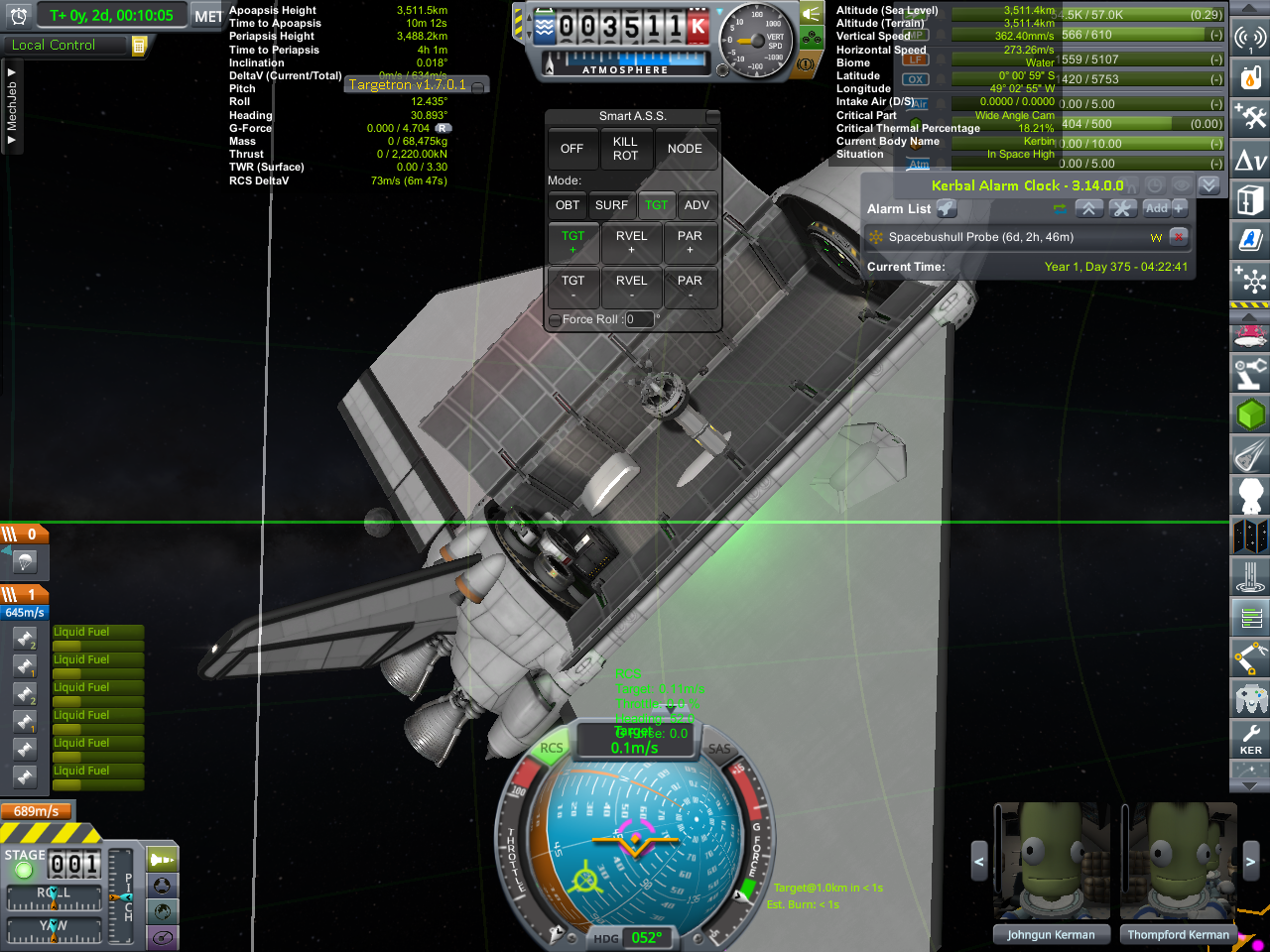Screen dimensions: 1270x952
Task: Turn Smart A.S.S. OFF
Action: tap(571, 149)
